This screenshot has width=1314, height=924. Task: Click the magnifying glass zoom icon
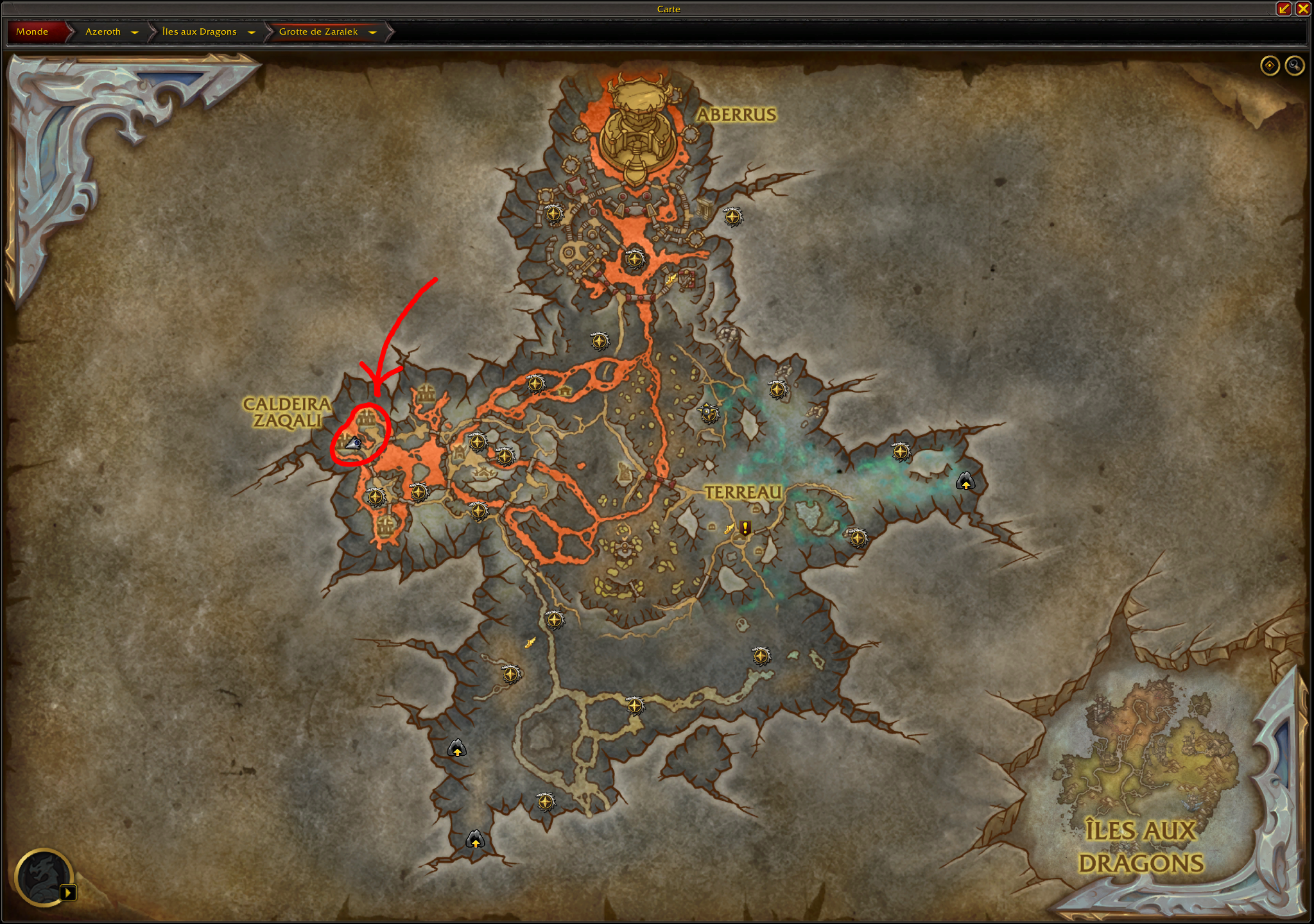click(1295, 66)
